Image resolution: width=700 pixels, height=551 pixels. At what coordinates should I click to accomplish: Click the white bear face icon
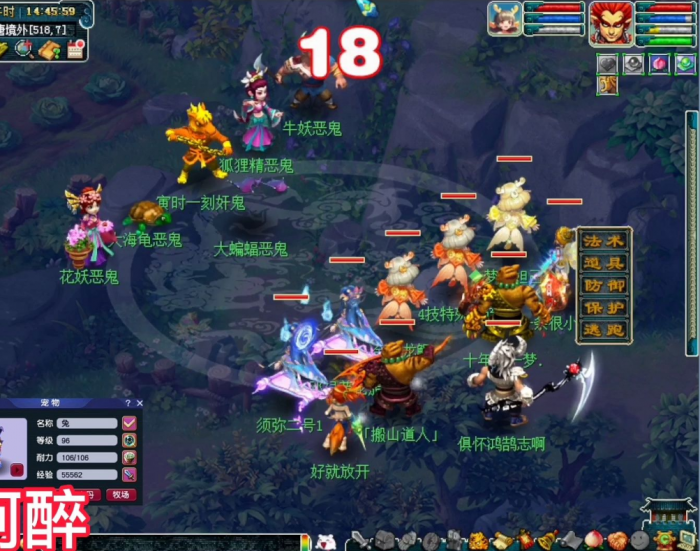coord(326,542)
